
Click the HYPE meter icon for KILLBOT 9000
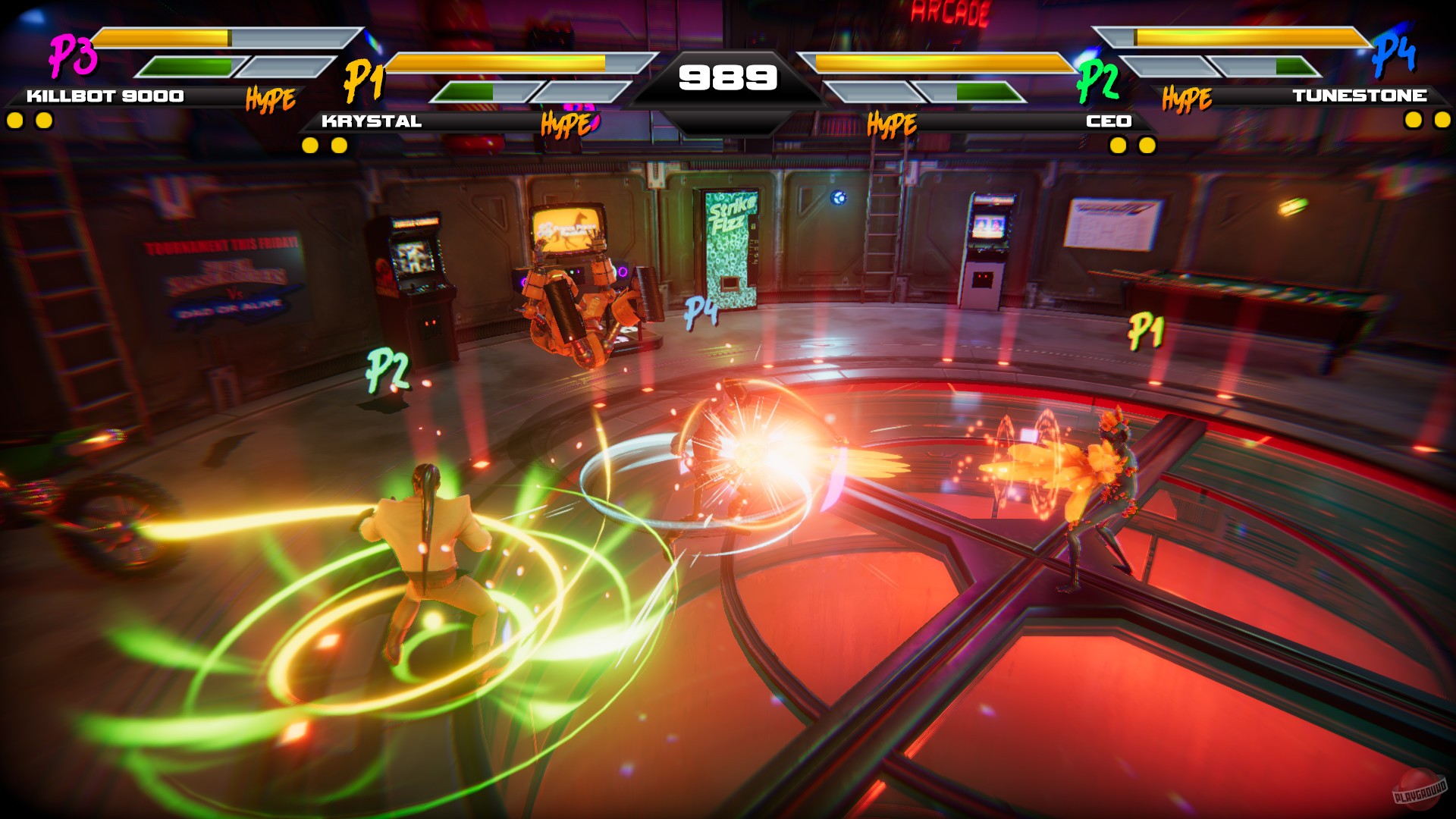click(x=269, y=98)
